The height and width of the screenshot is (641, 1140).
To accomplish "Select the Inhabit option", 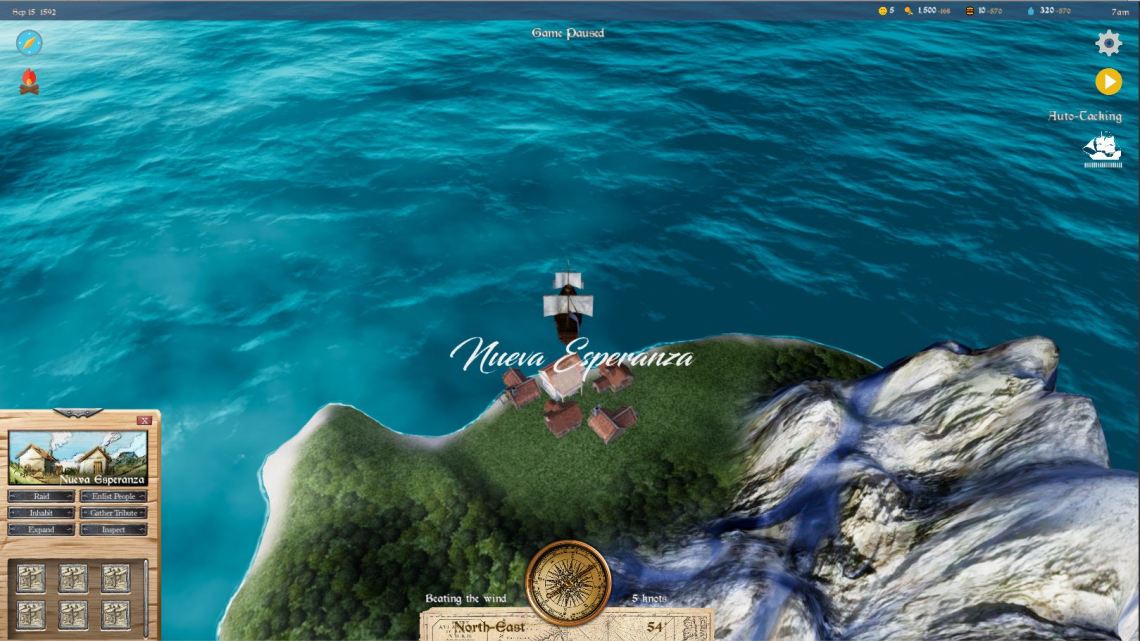I will pos(41,513).
